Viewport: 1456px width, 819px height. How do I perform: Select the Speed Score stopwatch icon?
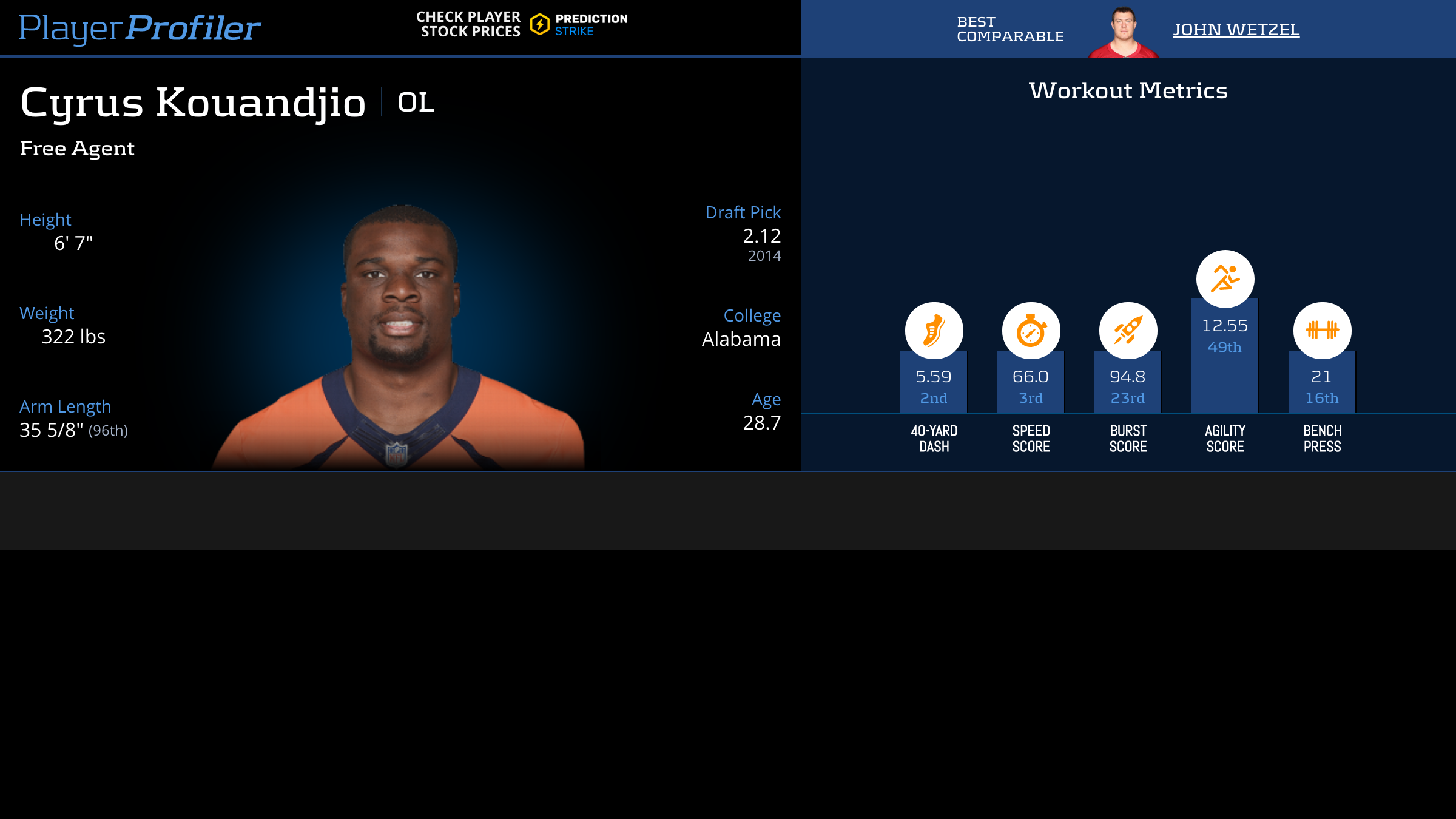(x=1031, y=331)
